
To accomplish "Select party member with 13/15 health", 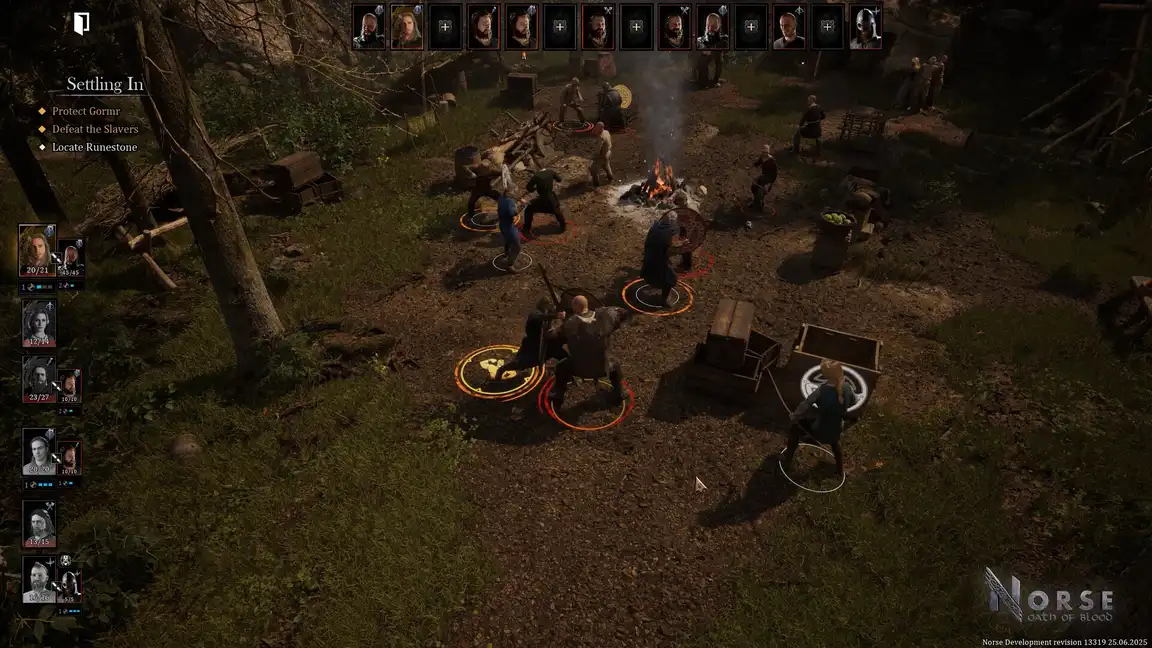I will point(39,524).
